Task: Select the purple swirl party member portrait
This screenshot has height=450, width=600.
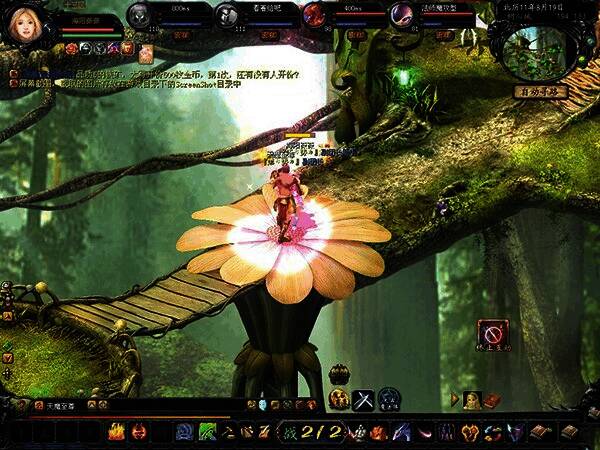Action: point(402,14)
